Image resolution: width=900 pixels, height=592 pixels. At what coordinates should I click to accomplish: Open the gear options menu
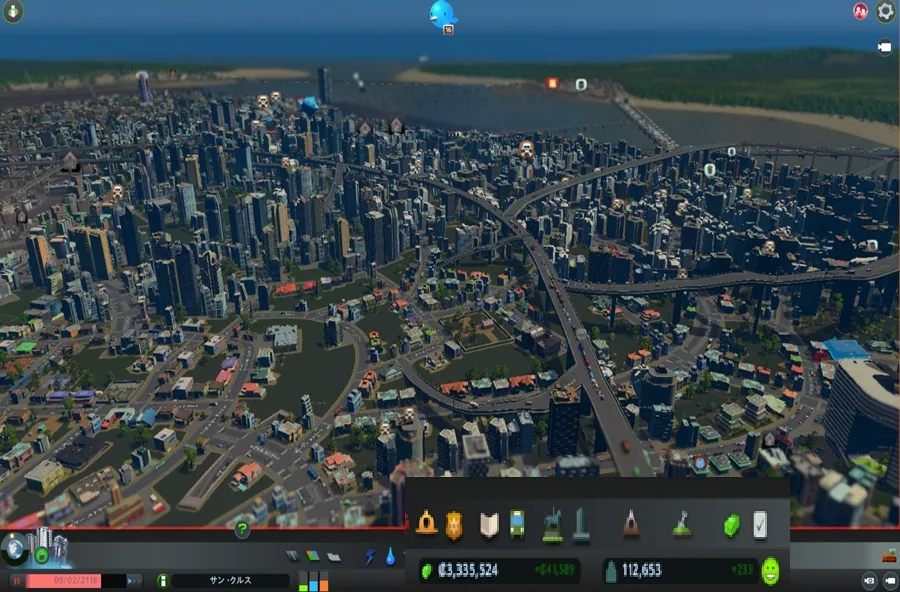pos(885,12)
